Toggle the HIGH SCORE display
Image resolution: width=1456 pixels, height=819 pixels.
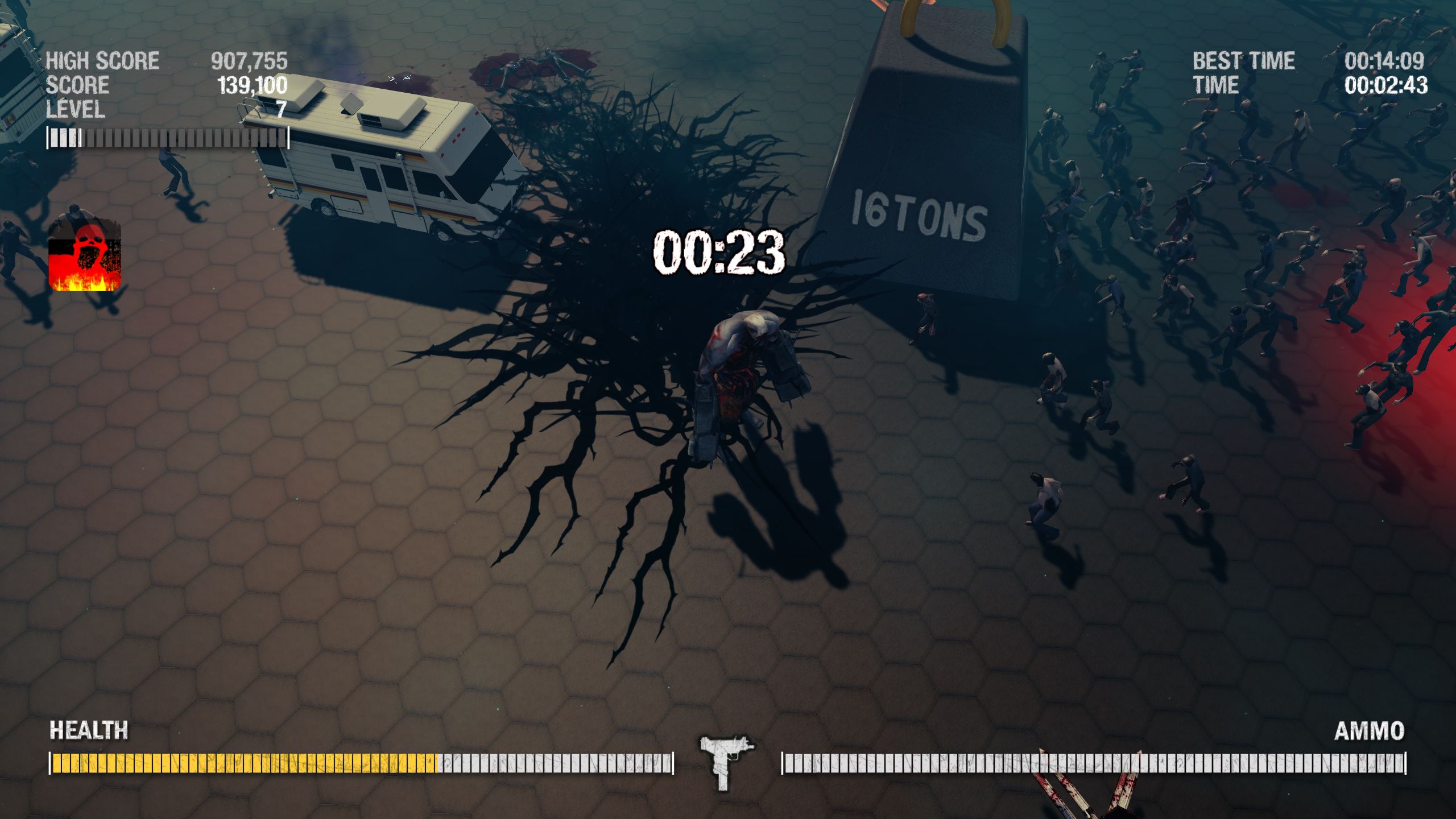pyautogui.click(x=102, y=59)
